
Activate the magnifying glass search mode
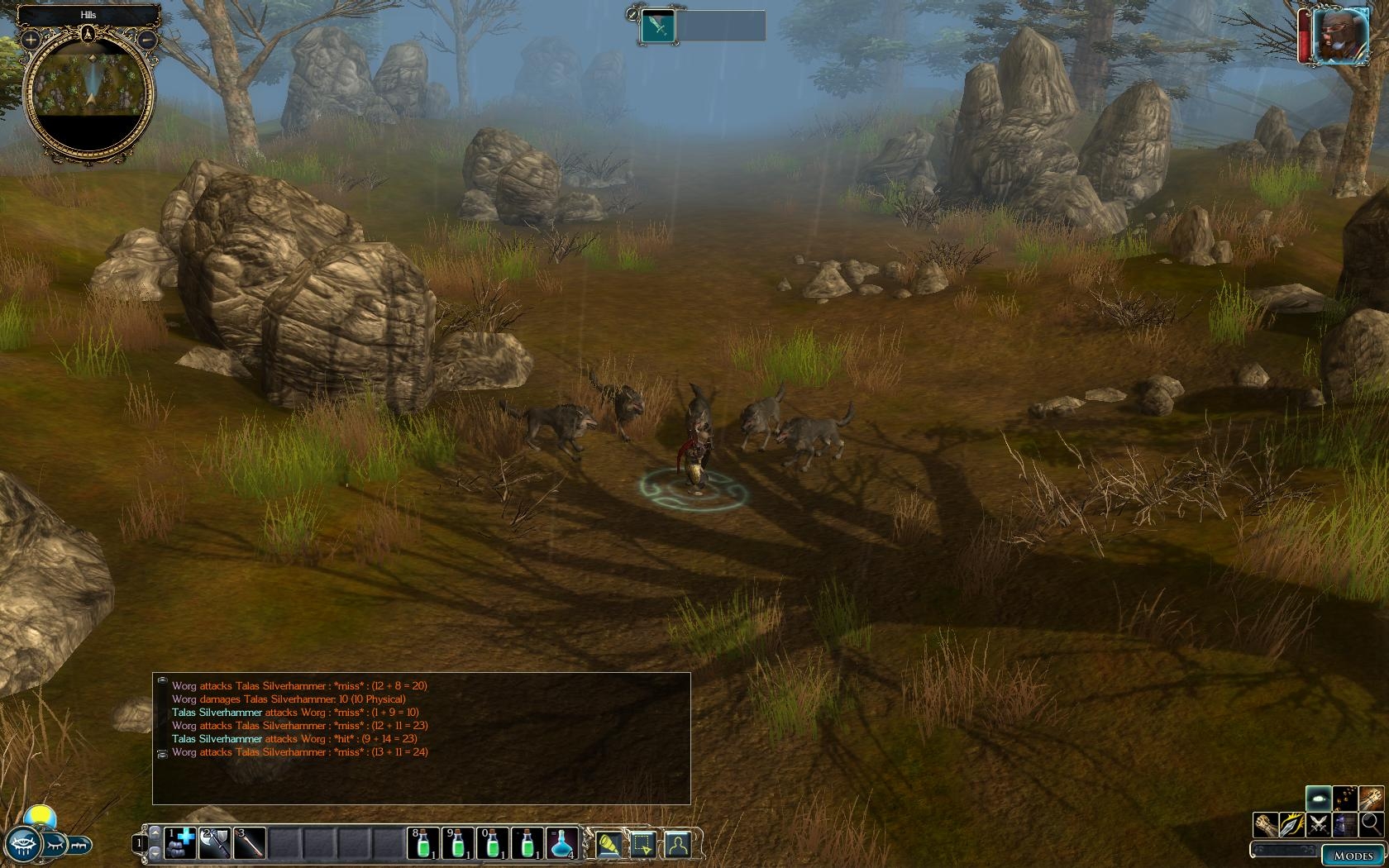point(1371,824)
